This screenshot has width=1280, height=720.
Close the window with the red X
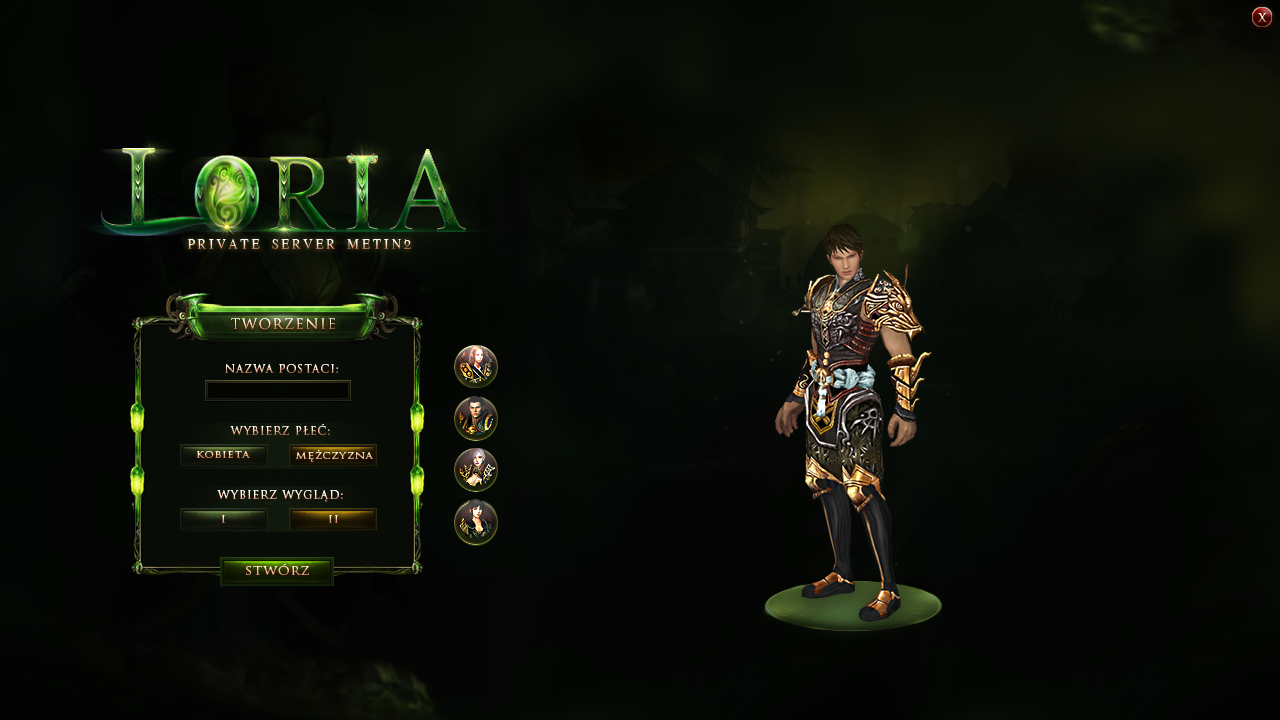tap(1261, 16)
